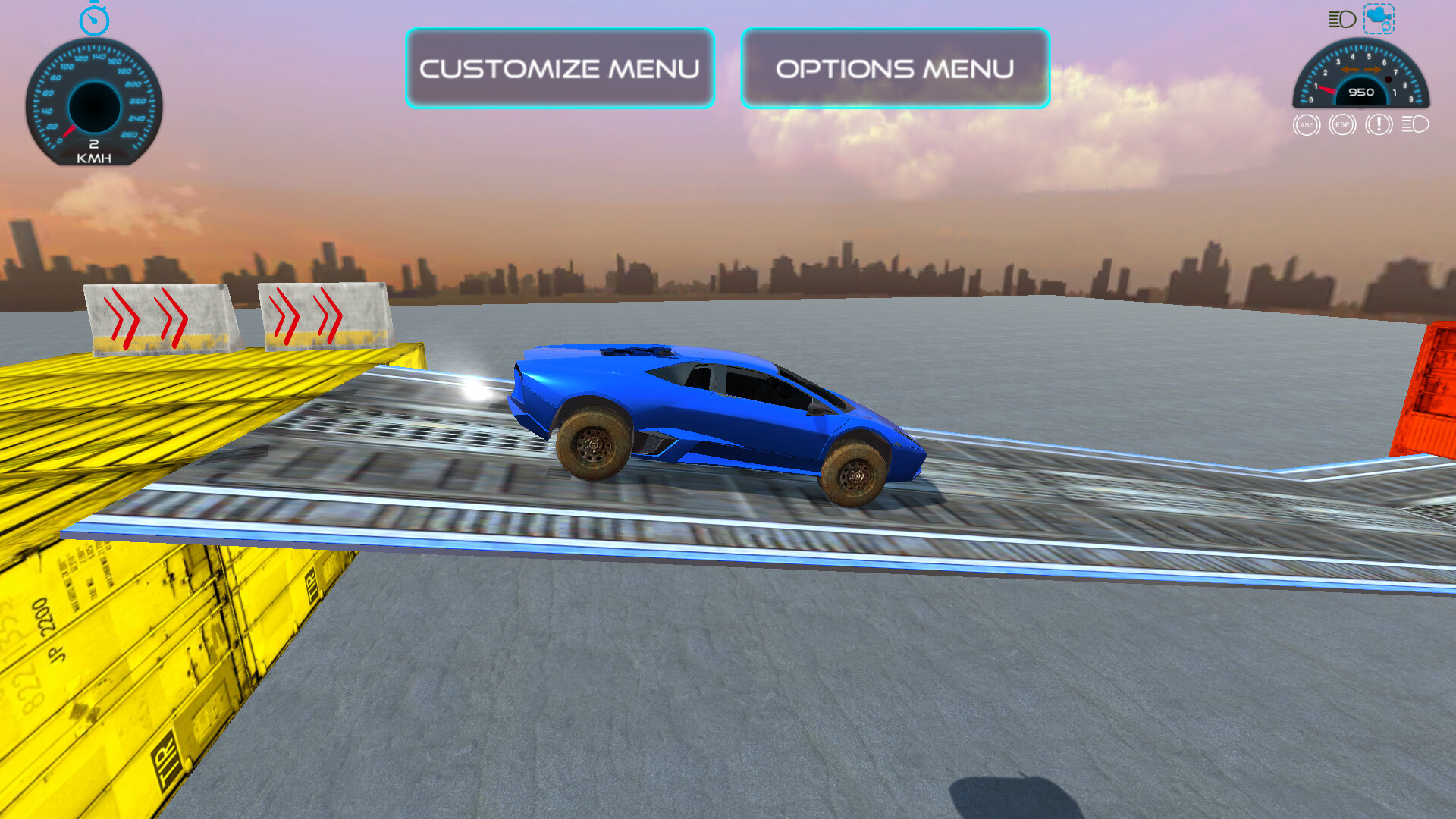Click the exclamation warning indicator
The width and height of the screenshot is (1456, 819).
(1378, 124)
